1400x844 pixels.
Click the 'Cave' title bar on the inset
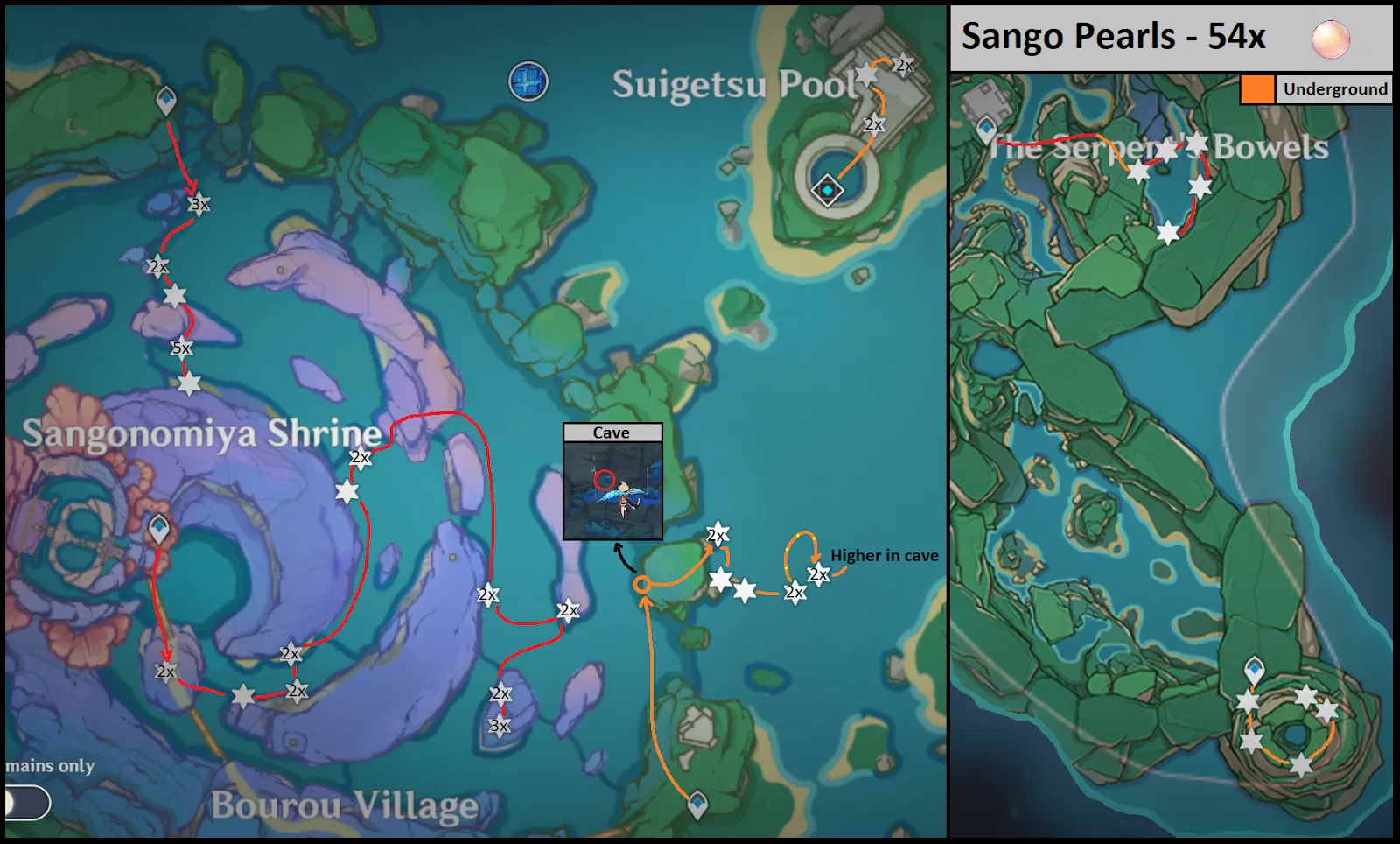[612, 433]
